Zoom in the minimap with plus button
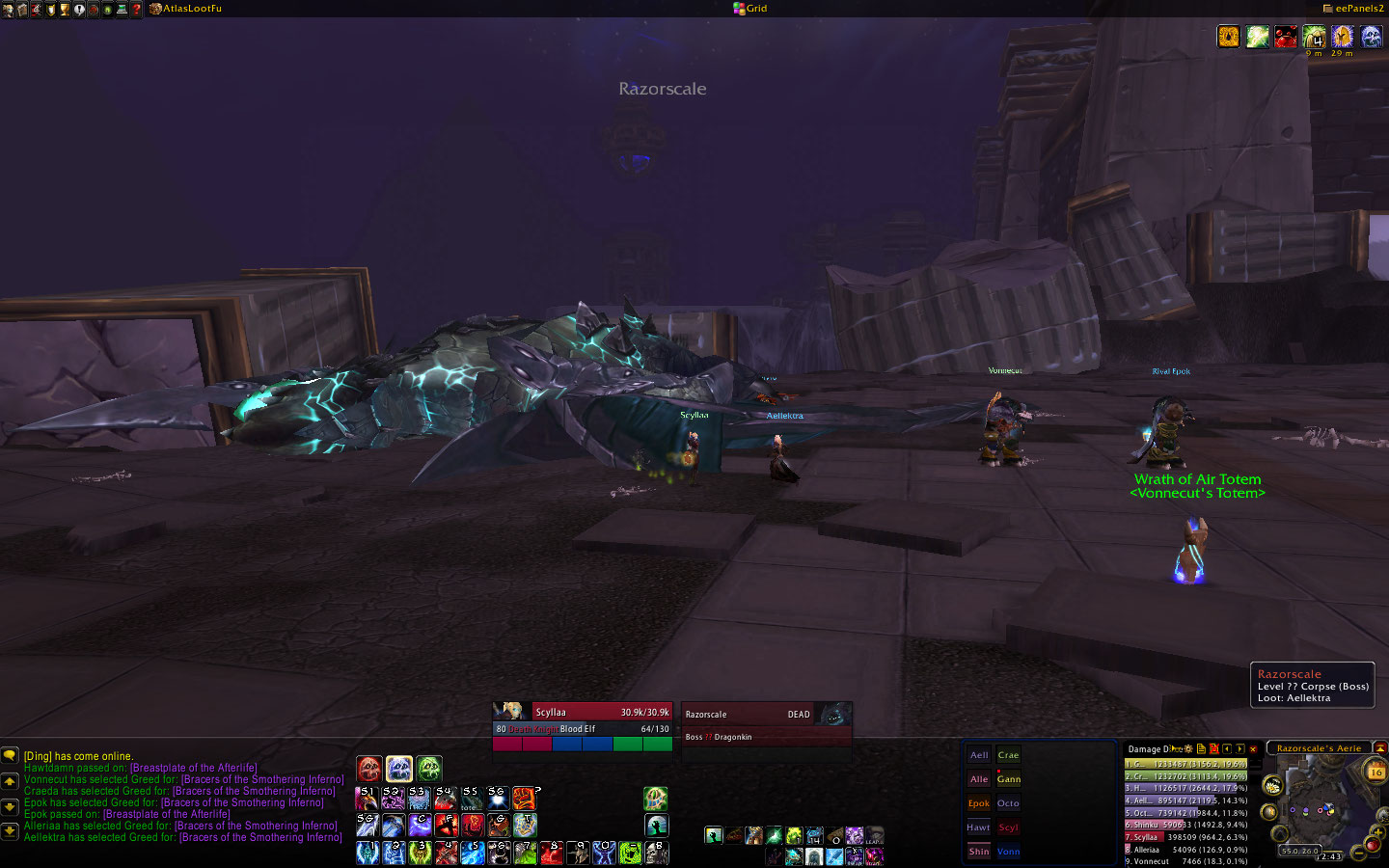Viewport: 1389px width, 868px height. 1379,830
